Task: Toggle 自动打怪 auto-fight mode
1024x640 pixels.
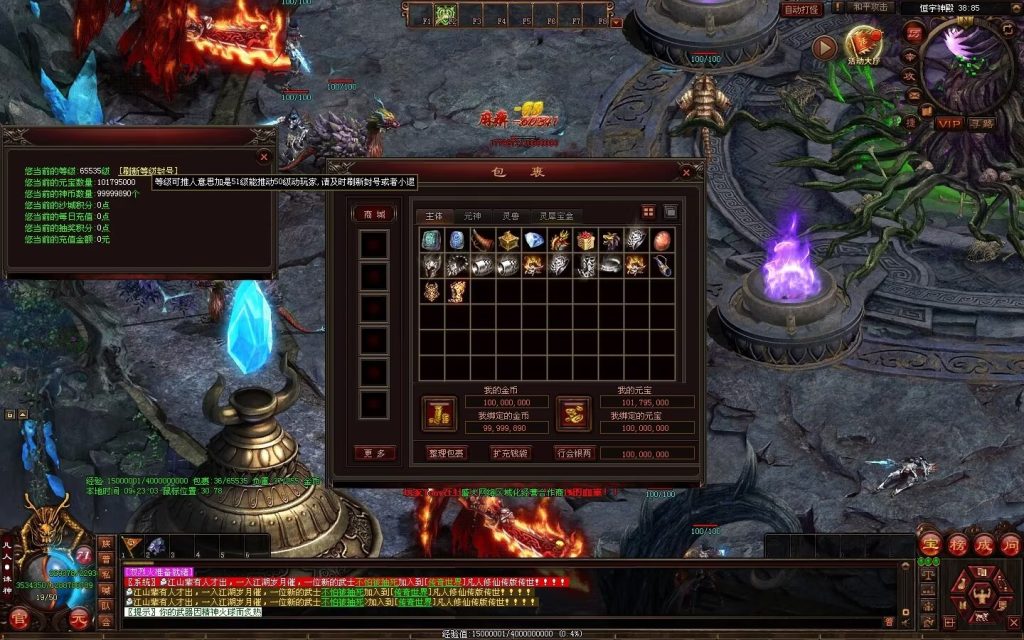Action: click(x=801, y=9)
